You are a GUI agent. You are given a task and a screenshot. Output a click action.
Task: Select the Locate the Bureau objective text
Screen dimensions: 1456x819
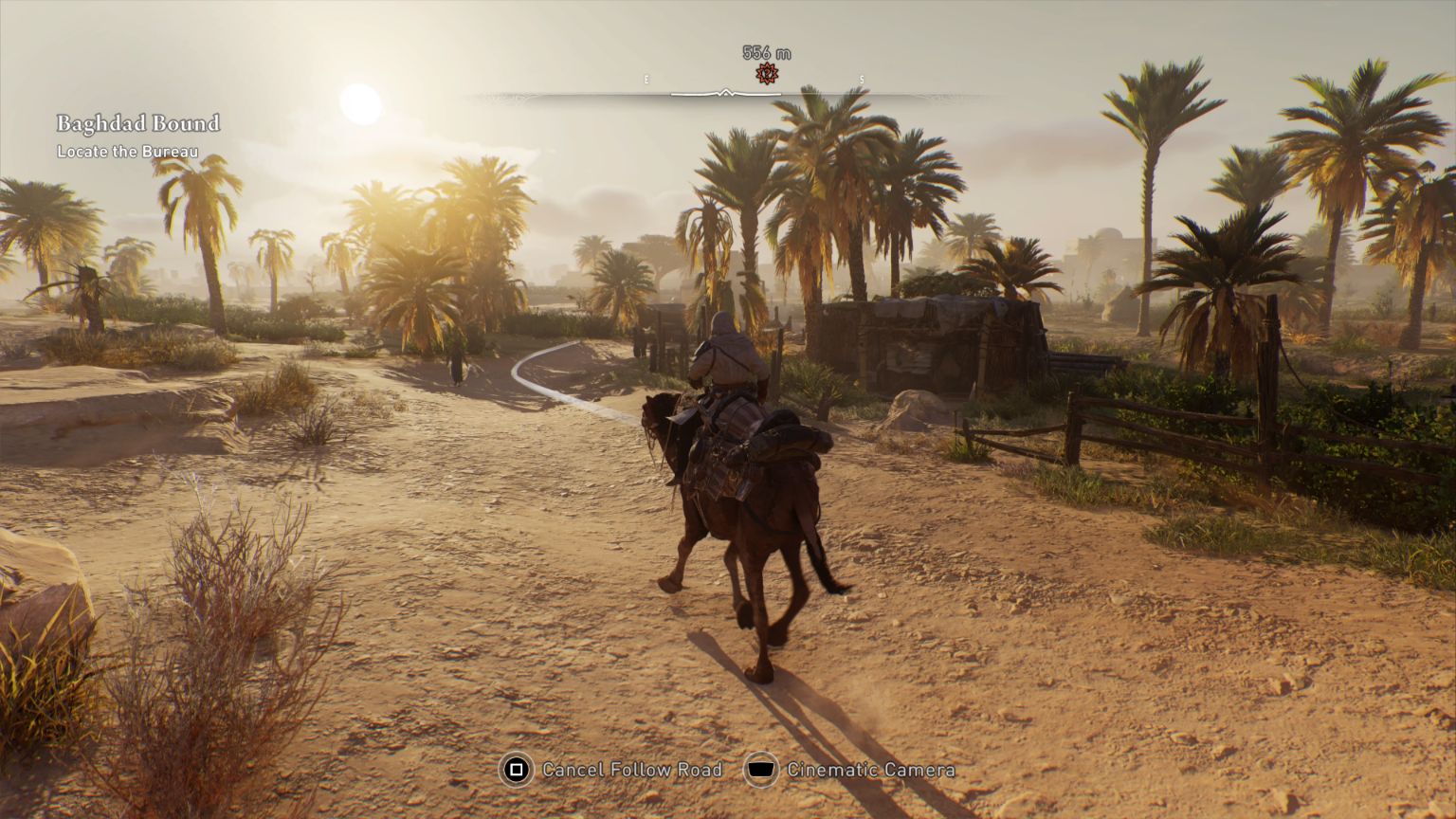click(x=128, y=150)
